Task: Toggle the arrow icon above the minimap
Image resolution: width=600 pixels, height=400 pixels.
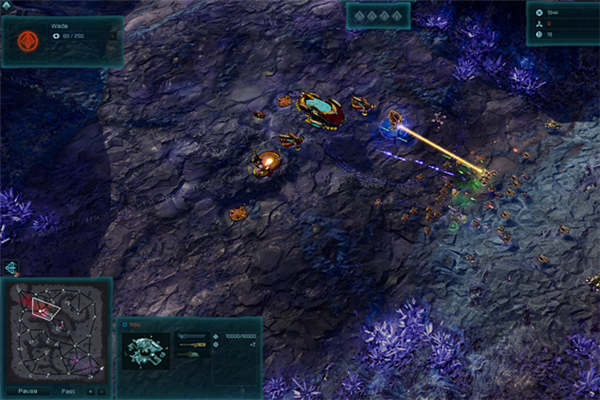Action: [11, 268]
